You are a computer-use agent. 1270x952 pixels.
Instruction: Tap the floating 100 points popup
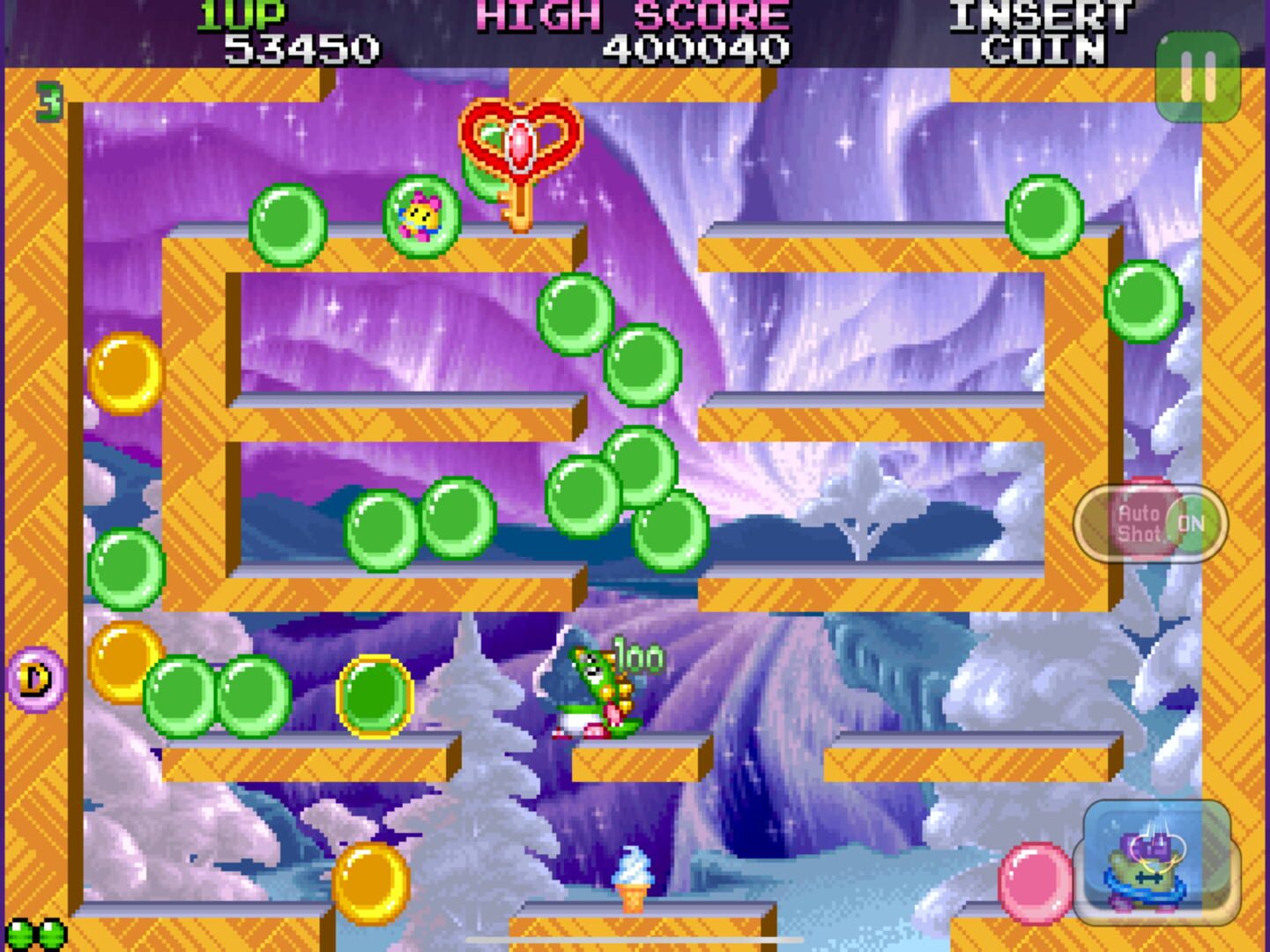(640, 656)
